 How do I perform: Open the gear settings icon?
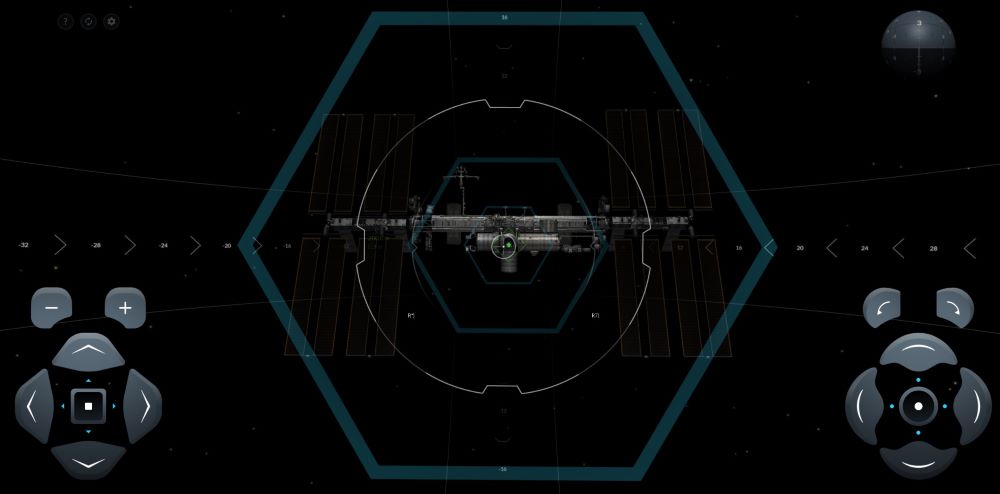pos(111,21)
